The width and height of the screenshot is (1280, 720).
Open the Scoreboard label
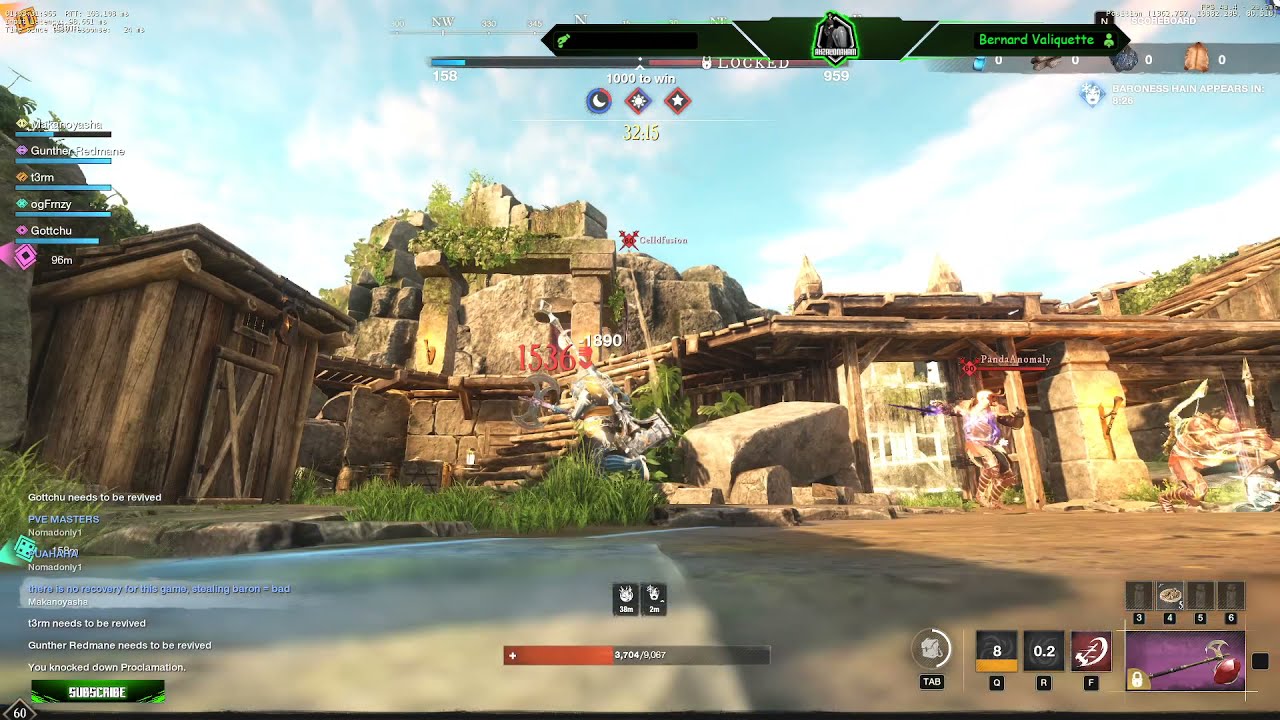click(x=1165, y=21)
